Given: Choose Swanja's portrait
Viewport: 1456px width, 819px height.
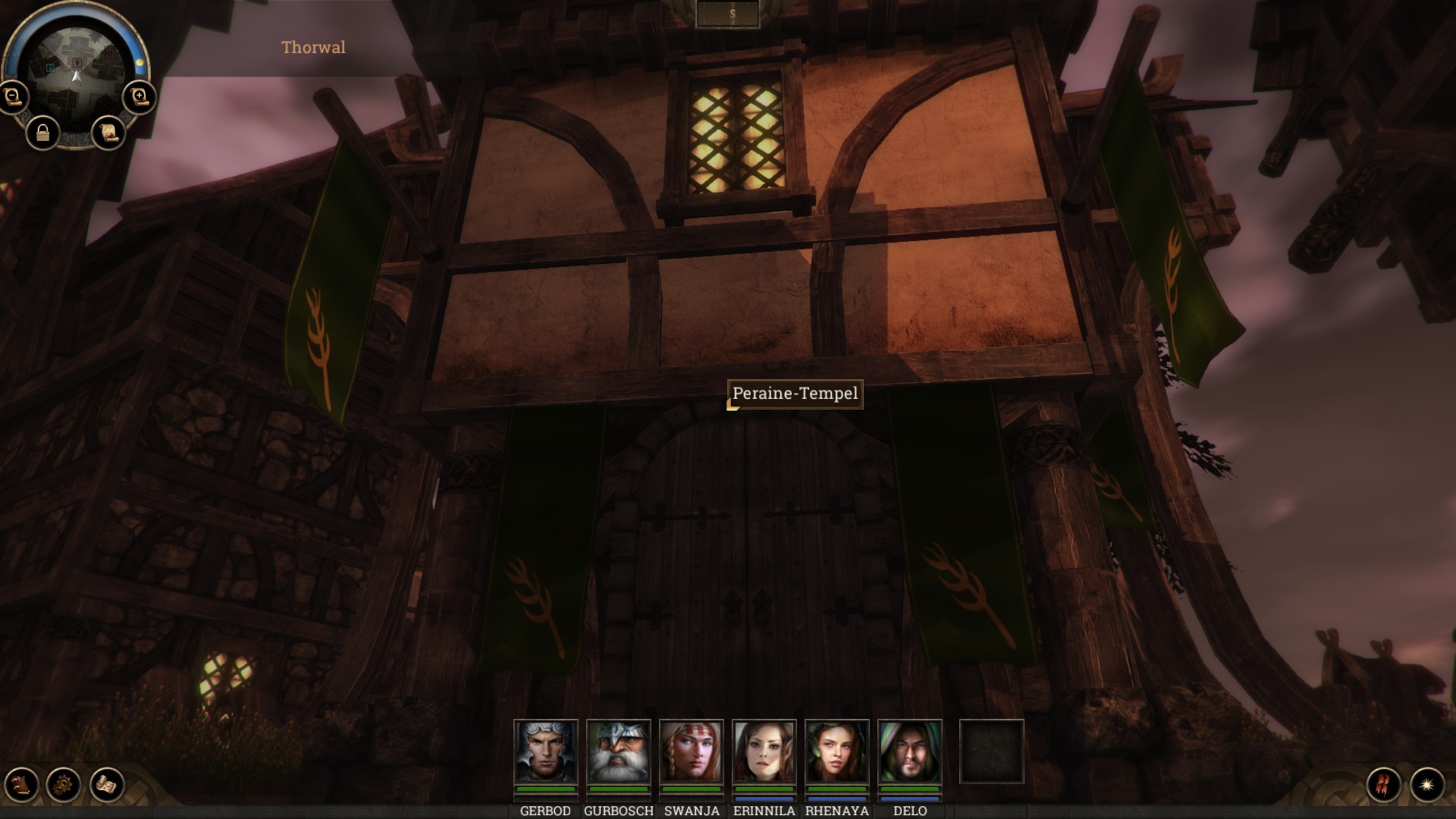Looking at the screenshot, I should [x=692, y=751].
